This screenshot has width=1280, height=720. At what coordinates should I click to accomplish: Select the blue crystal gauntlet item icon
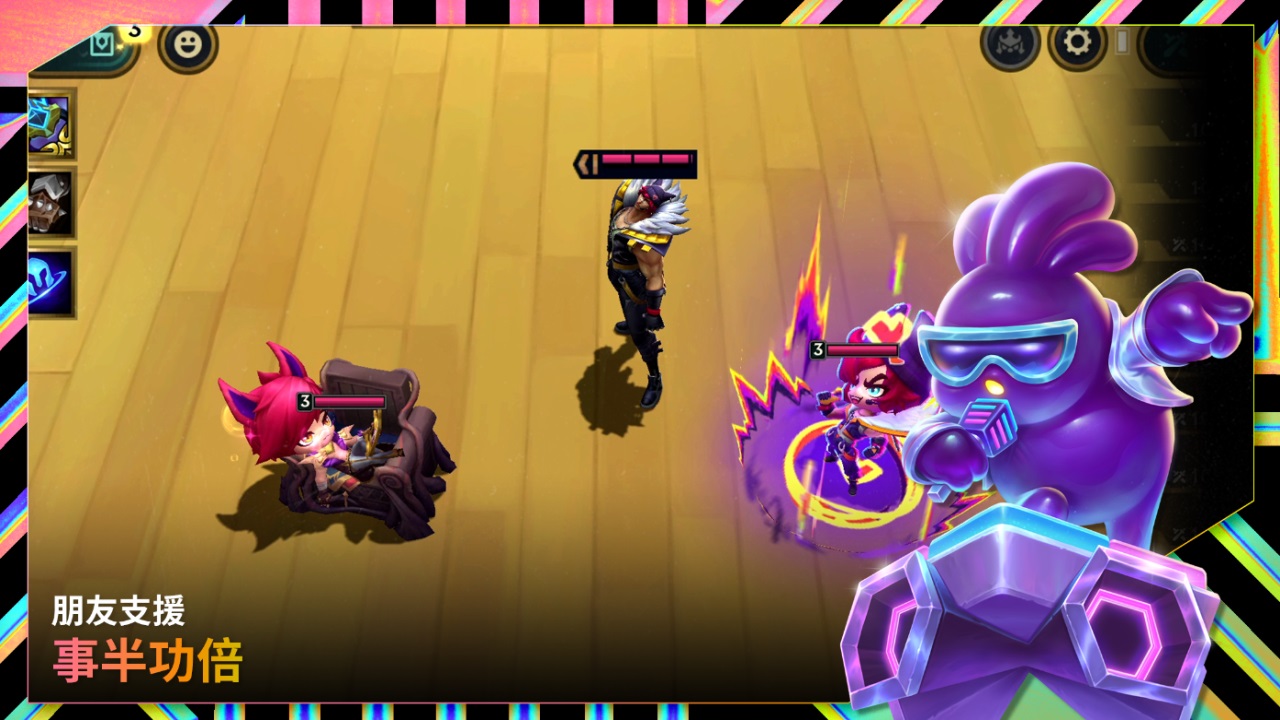(x=50, y=124)
